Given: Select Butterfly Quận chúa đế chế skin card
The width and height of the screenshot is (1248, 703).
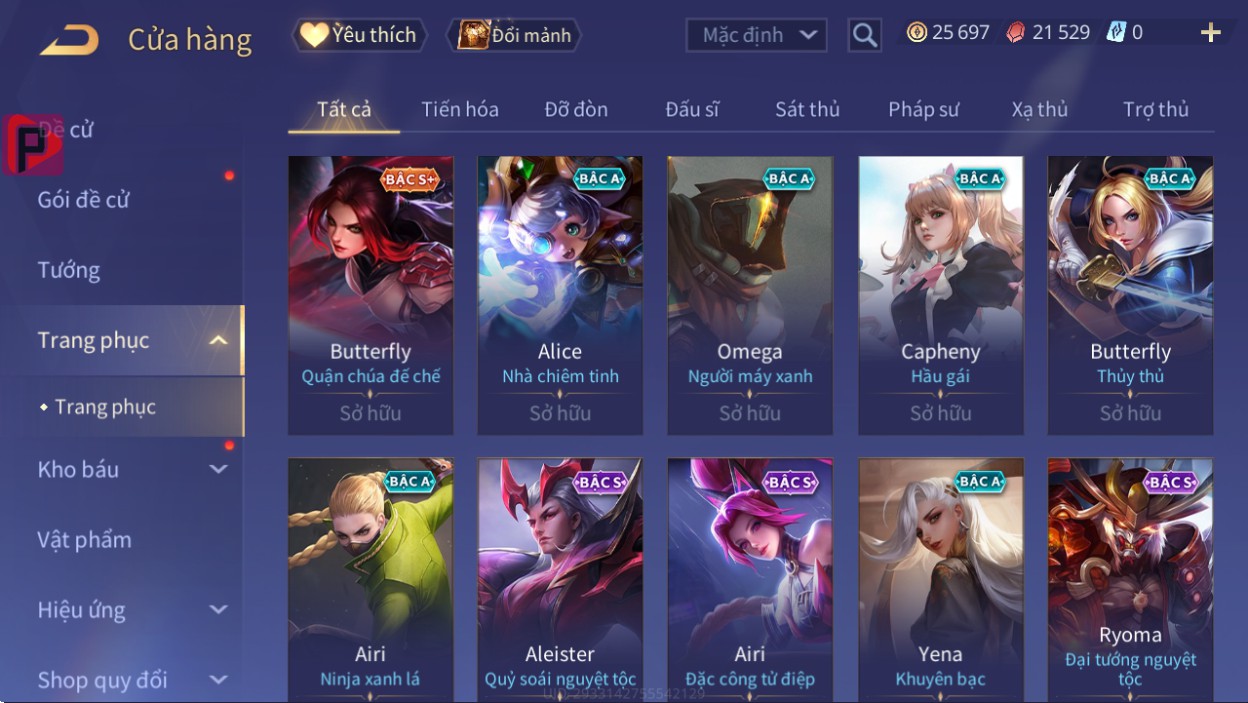Looking at the screenshot, I should click(370, 294).
